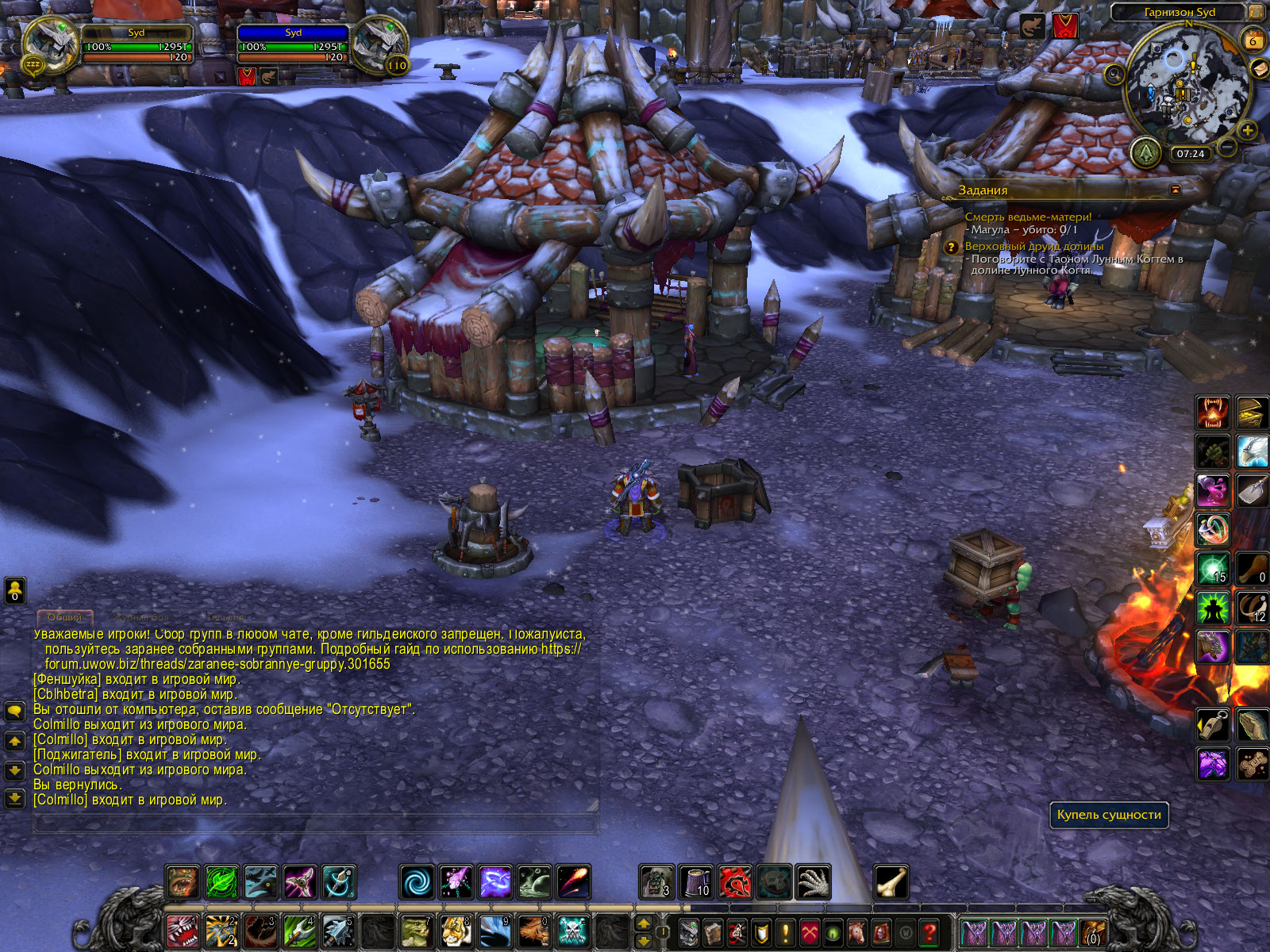
Task: Activate the green glowing silhouette ability
Action: [1213, 608]
